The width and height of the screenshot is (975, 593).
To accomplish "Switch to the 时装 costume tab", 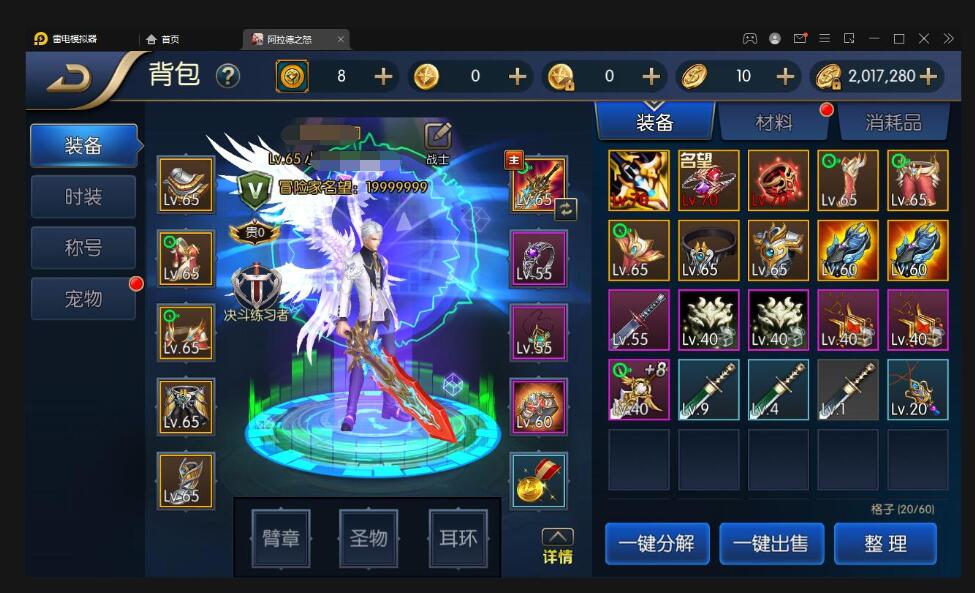I will (x=84, y=196).
